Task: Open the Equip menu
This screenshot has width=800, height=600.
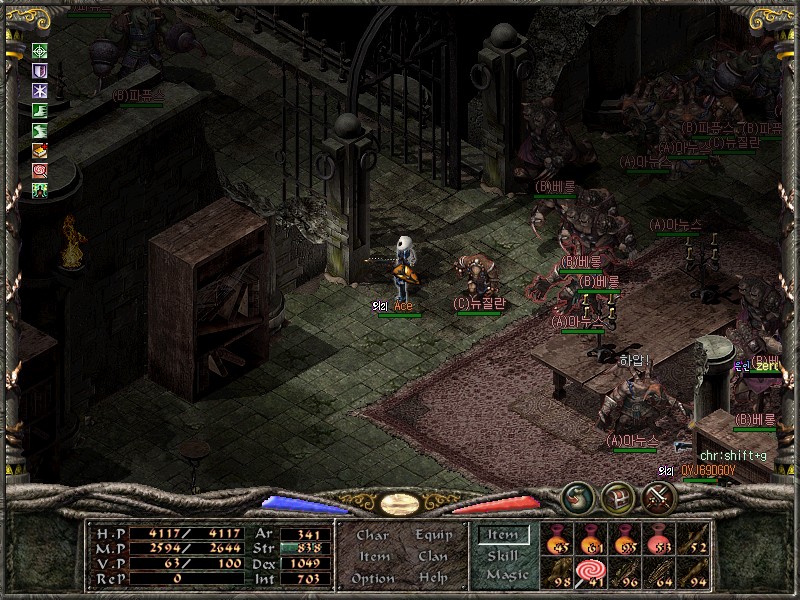Action: click(432, 535)
